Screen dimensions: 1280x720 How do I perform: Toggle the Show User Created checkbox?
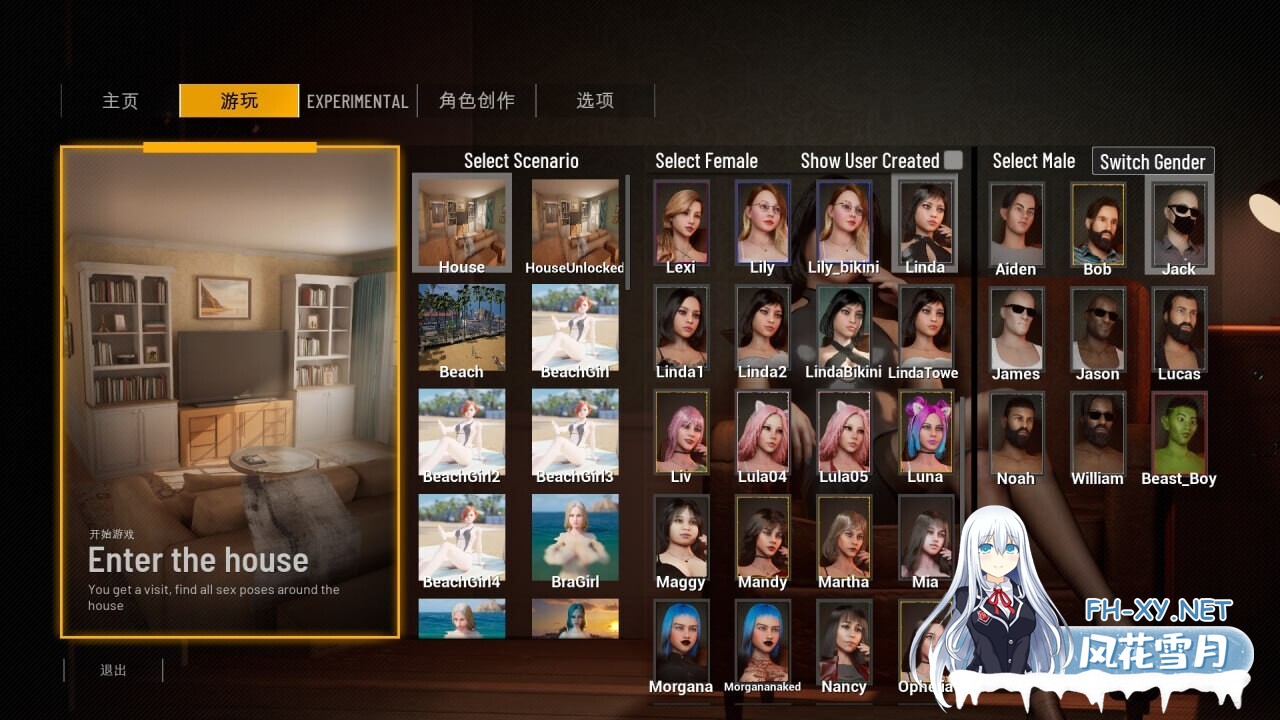953,160
